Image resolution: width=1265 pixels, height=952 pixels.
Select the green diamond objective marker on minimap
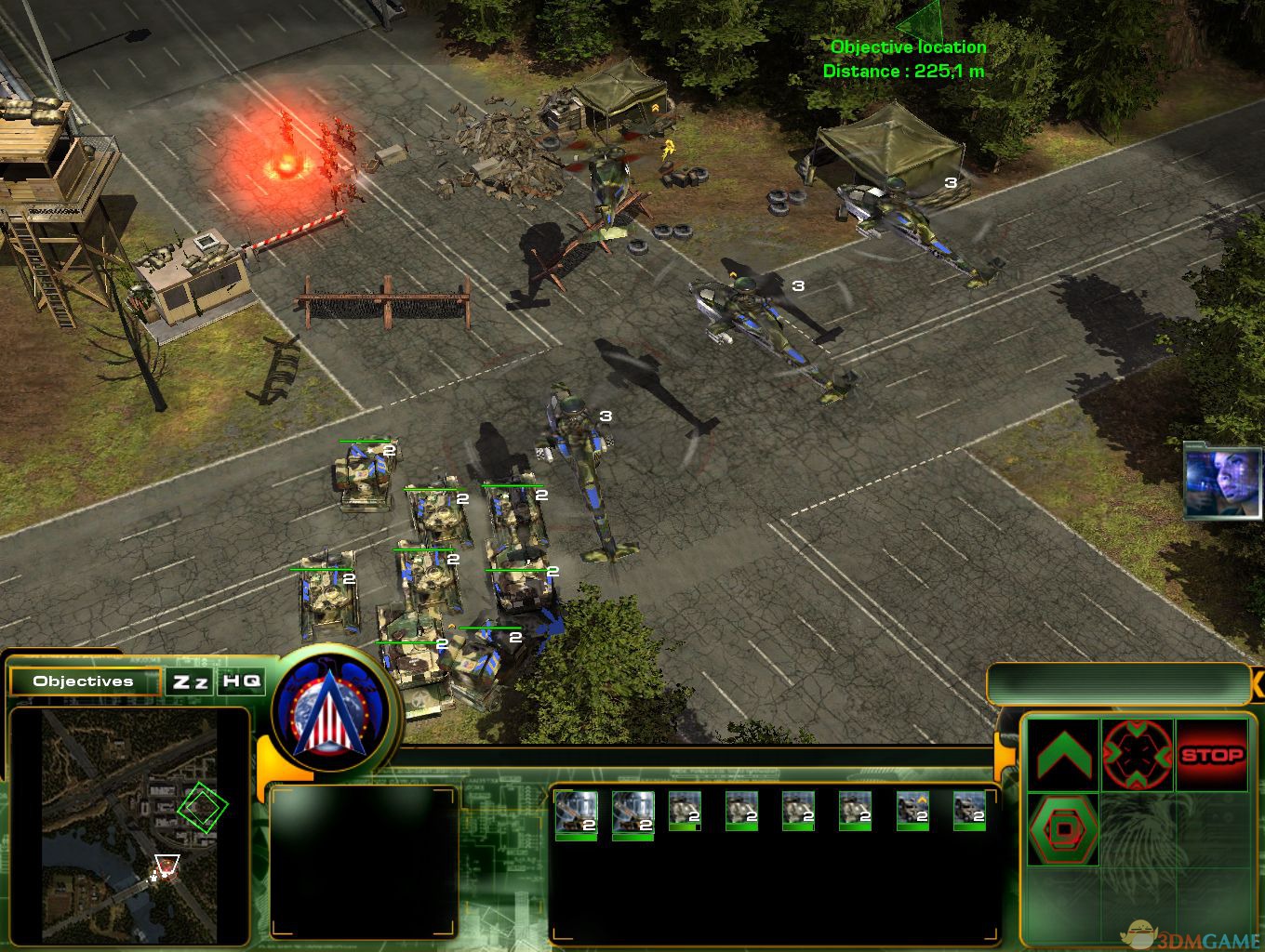pos(202,807)
